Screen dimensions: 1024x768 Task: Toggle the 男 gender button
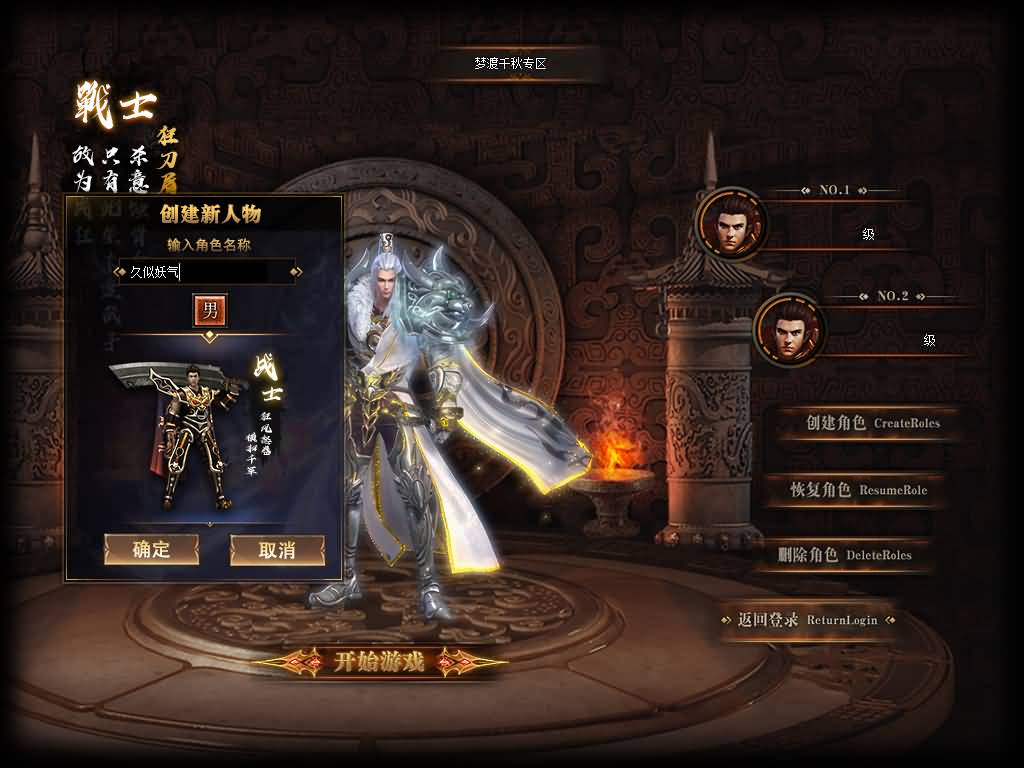(210, 310)
